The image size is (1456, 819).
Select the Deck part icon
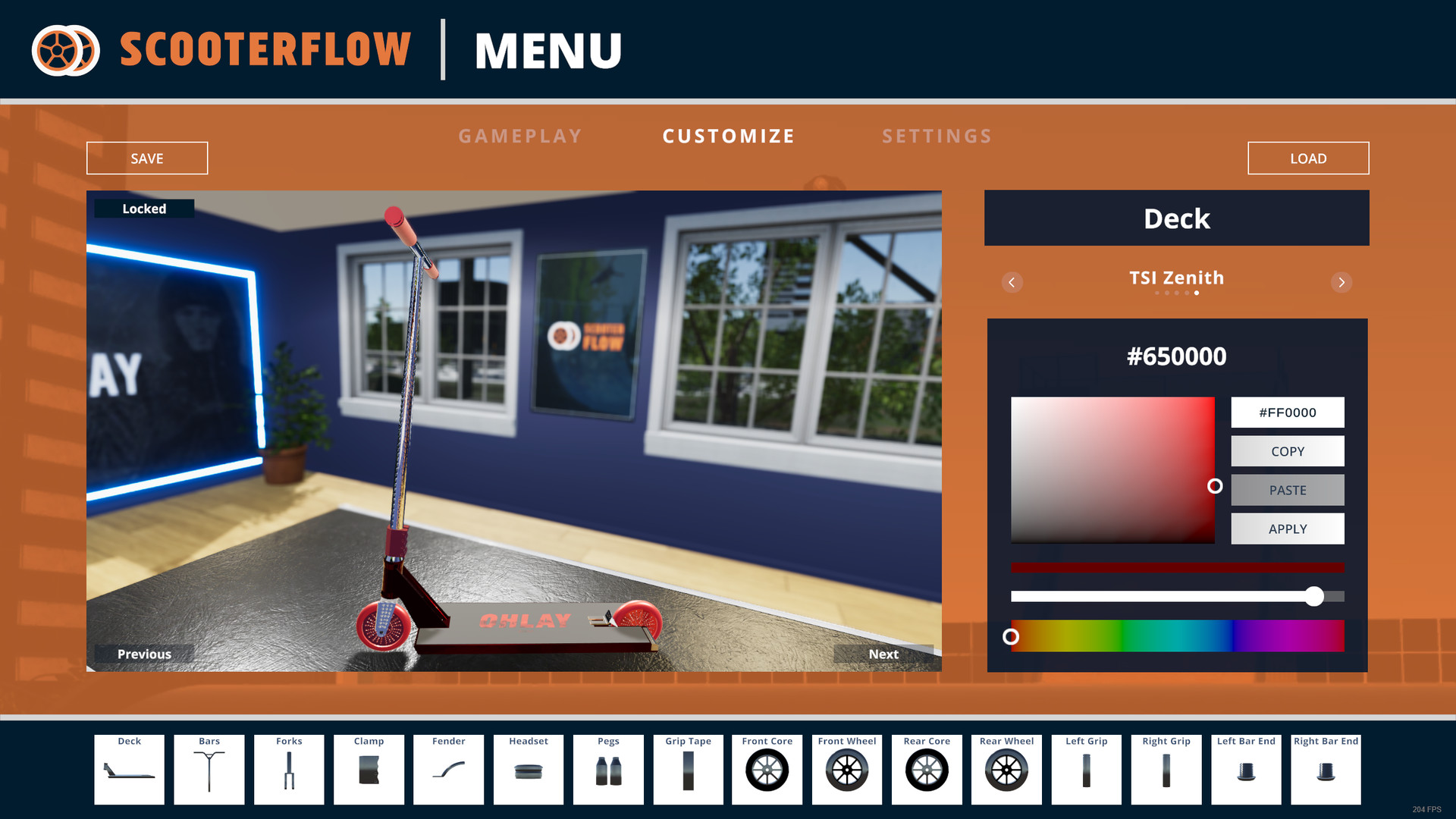128,769
